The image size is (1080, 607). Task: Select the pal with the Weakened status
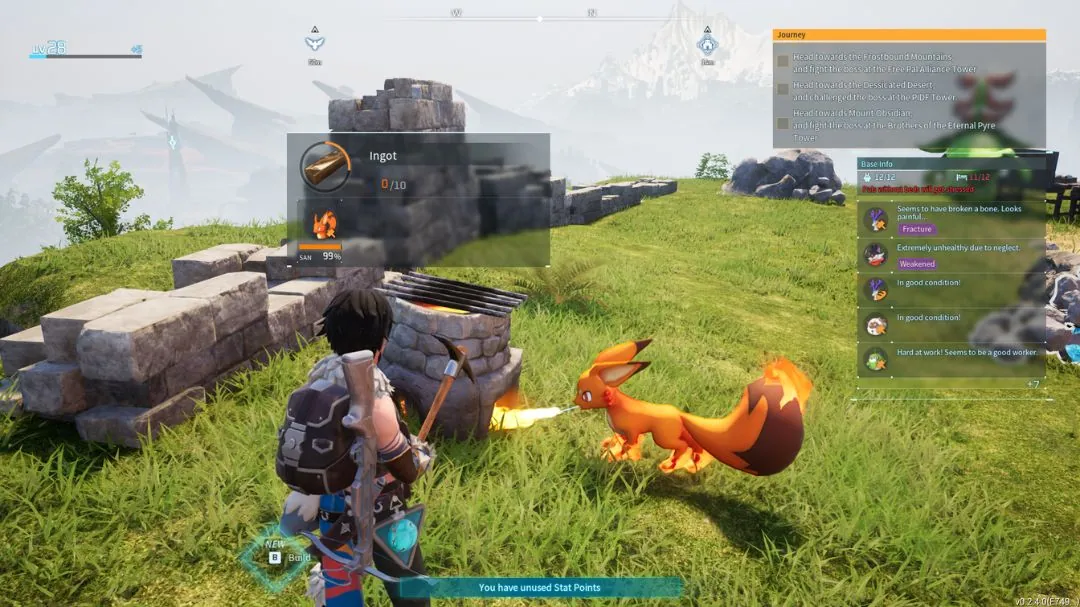click(x=876, y=255)
